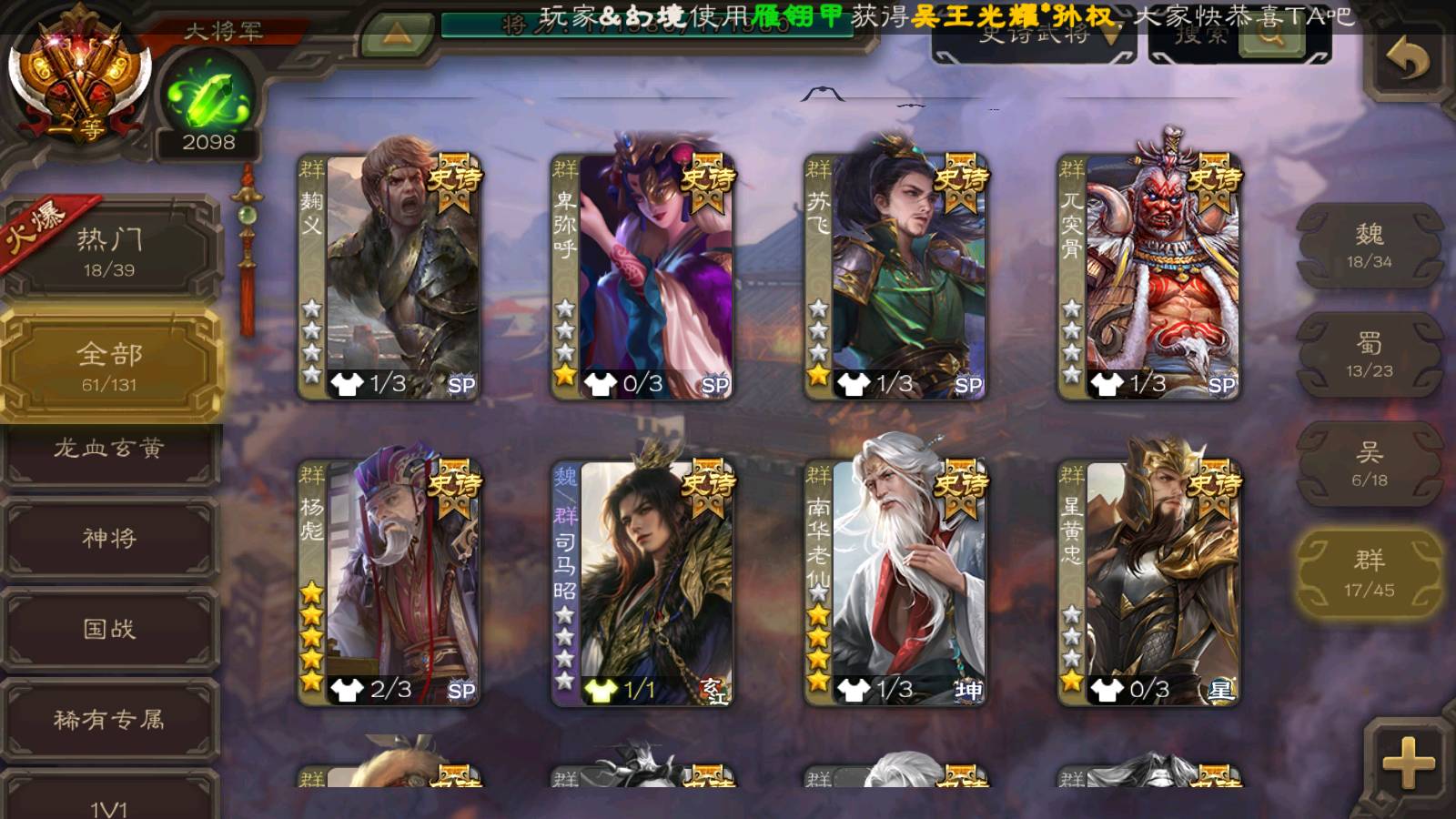Filter heroes by 蜀 faction

pyautogui.click(x=1369, y=355)
